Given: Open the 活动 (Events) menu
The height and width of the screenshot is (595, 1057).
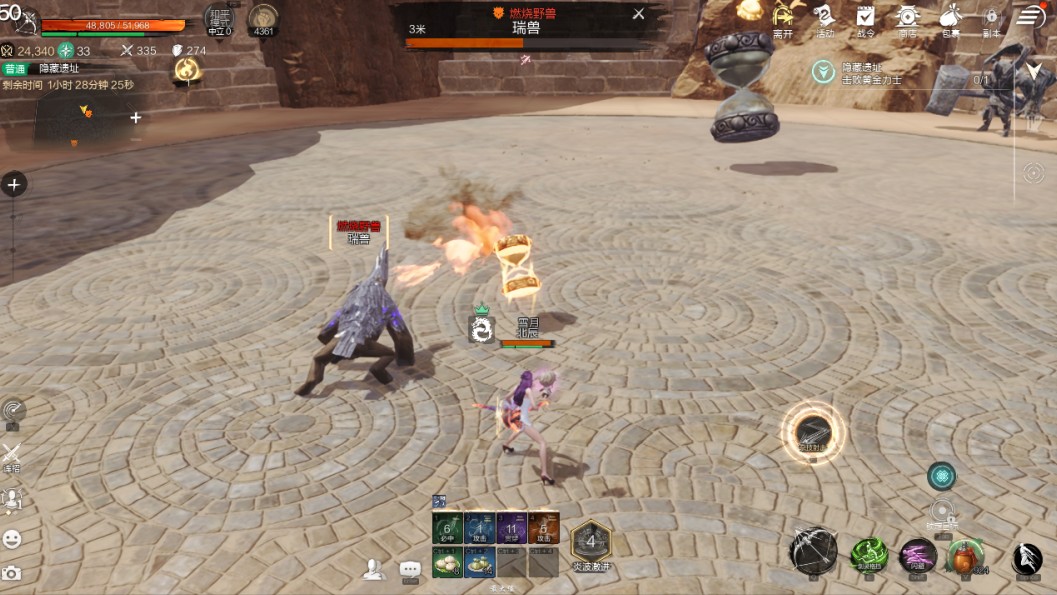Looking at the screenshot, I should (x=824, y=19).
